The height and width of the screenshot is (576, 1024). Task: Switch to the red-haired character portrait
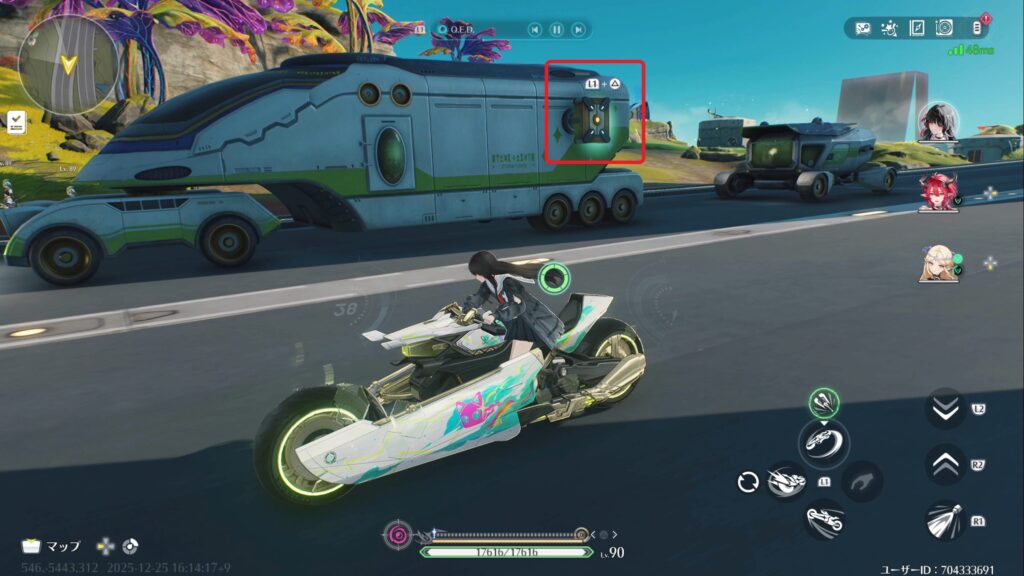939,192
